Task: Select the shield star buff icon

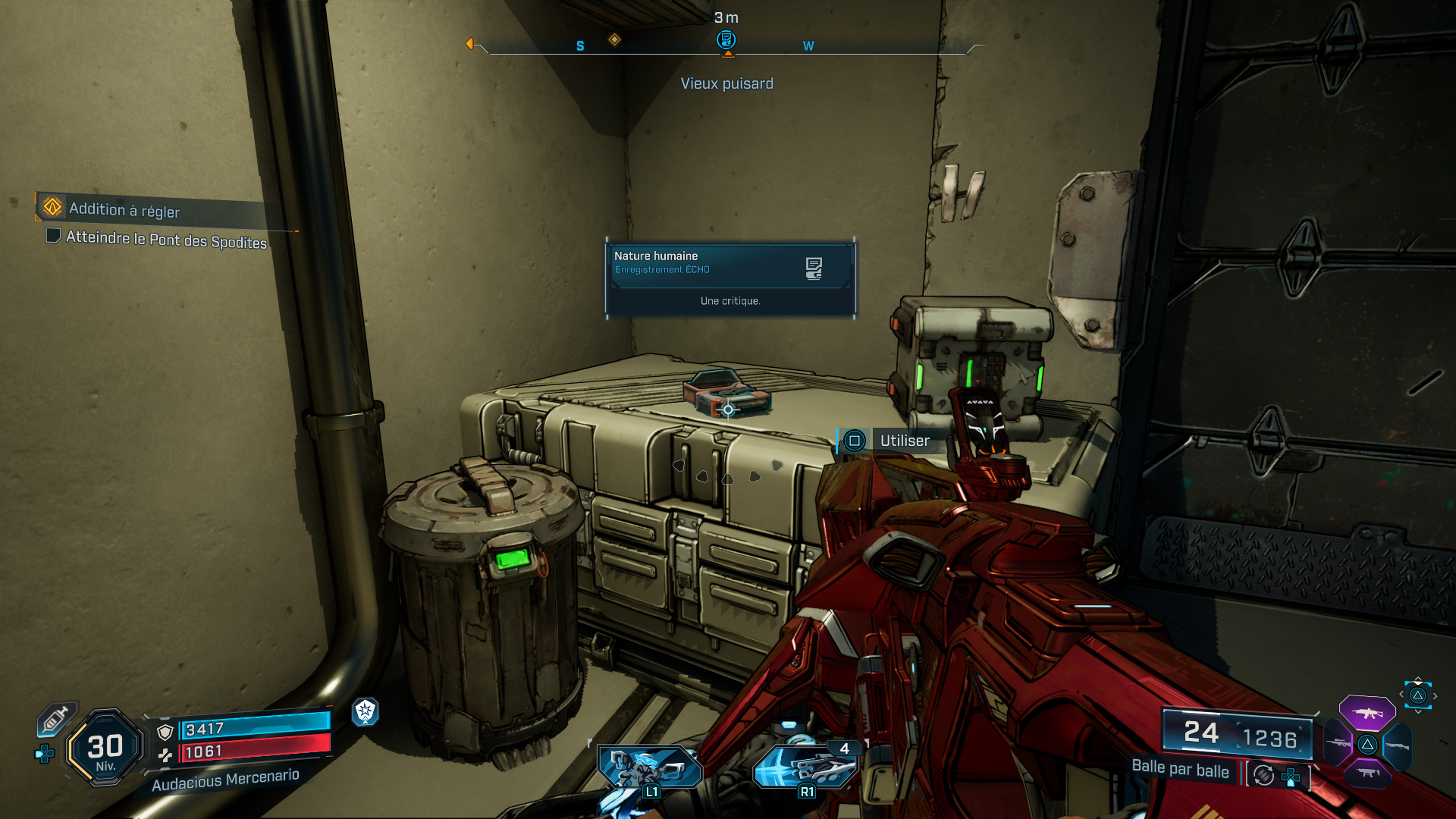Action: 366,711
